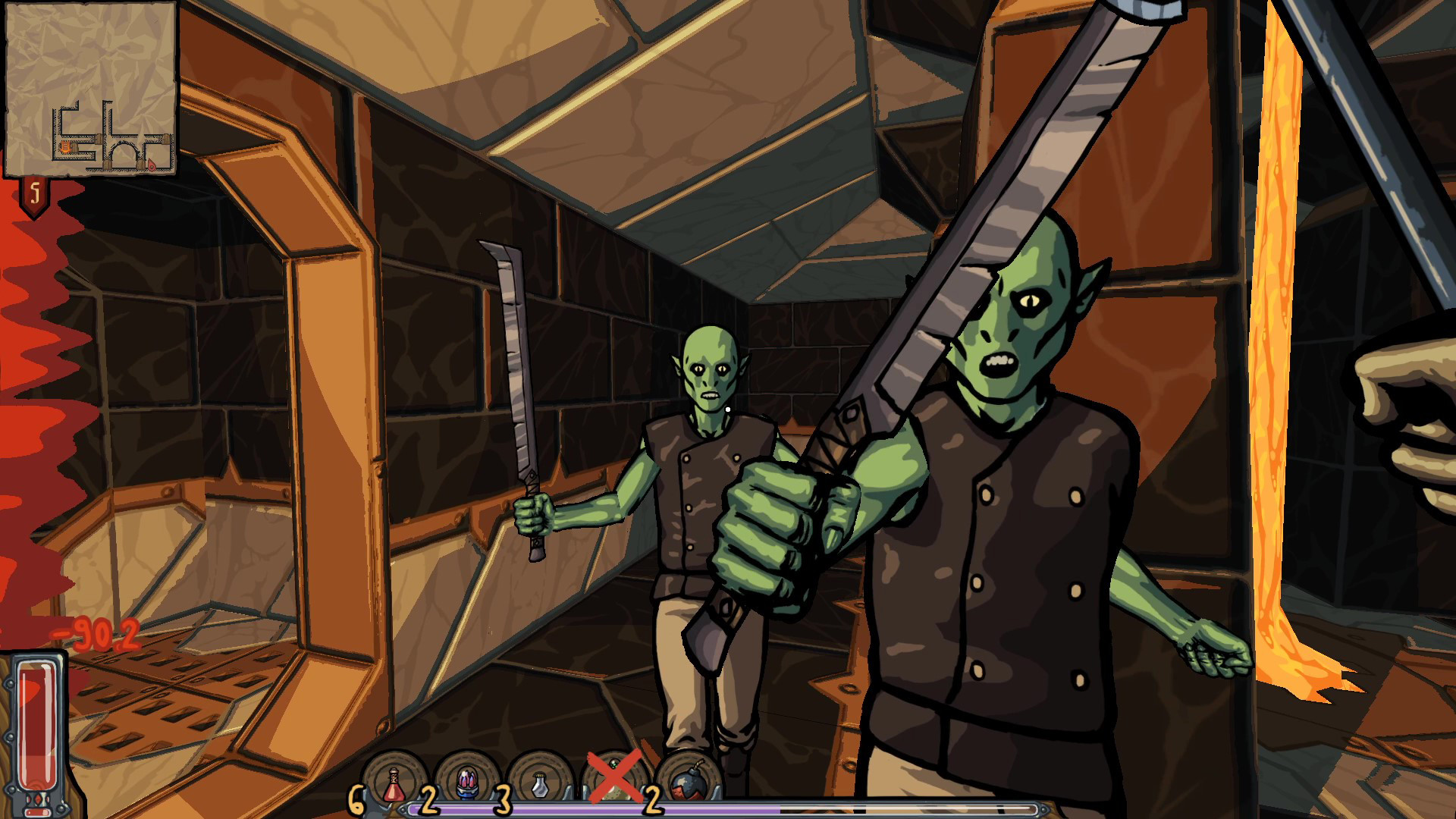
Task: Click the blue crystal lamp hotbar item
Action: (x=466, y=781)
